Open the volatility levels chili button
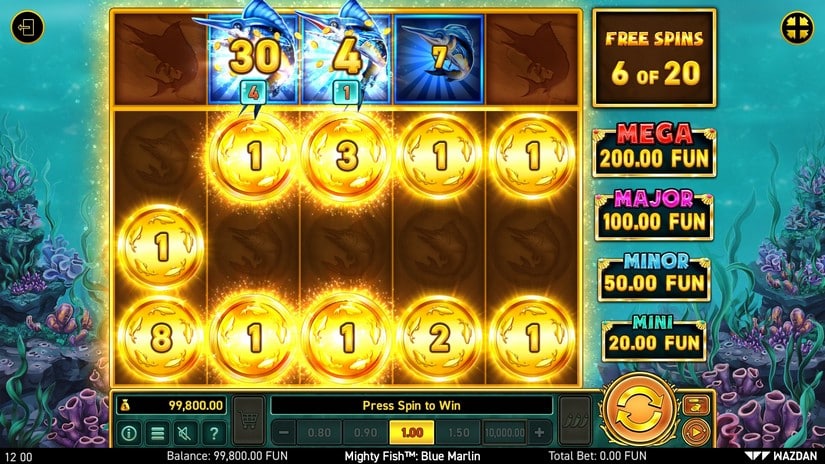 tap(574, 419)
